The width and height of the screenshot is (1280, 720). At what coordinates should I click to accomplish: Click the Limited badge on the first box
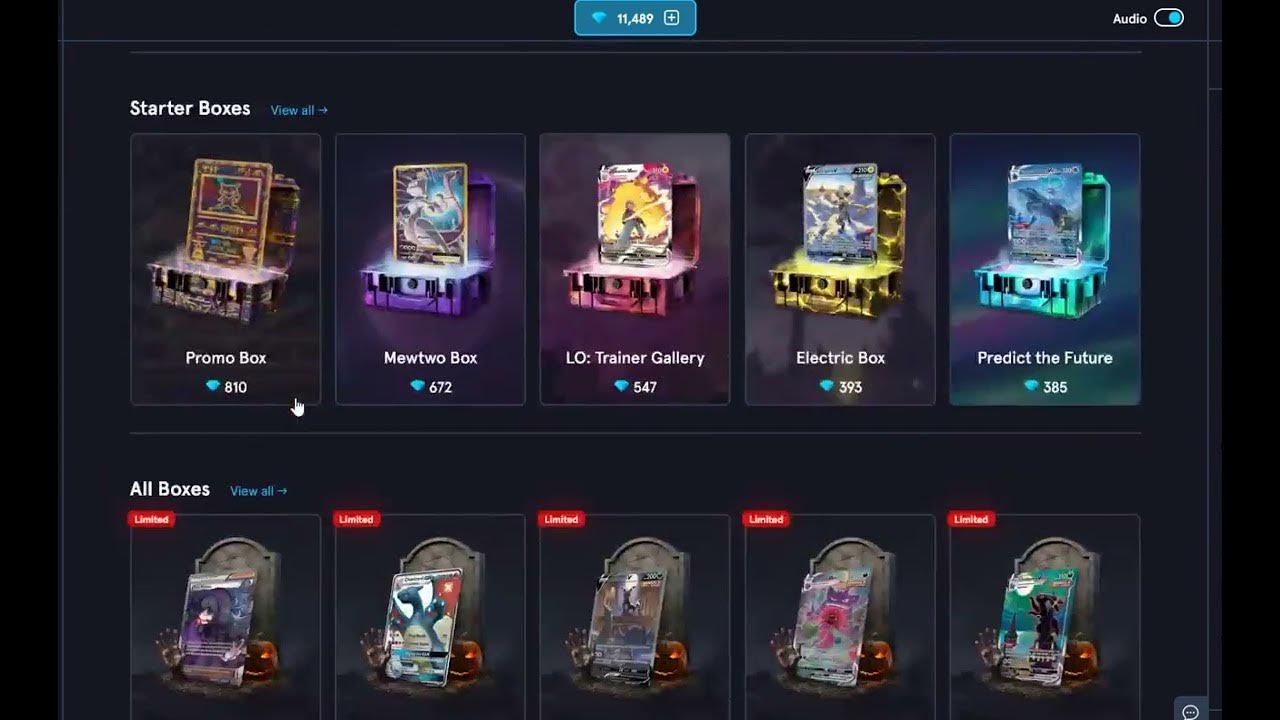[x=150, y=519]
